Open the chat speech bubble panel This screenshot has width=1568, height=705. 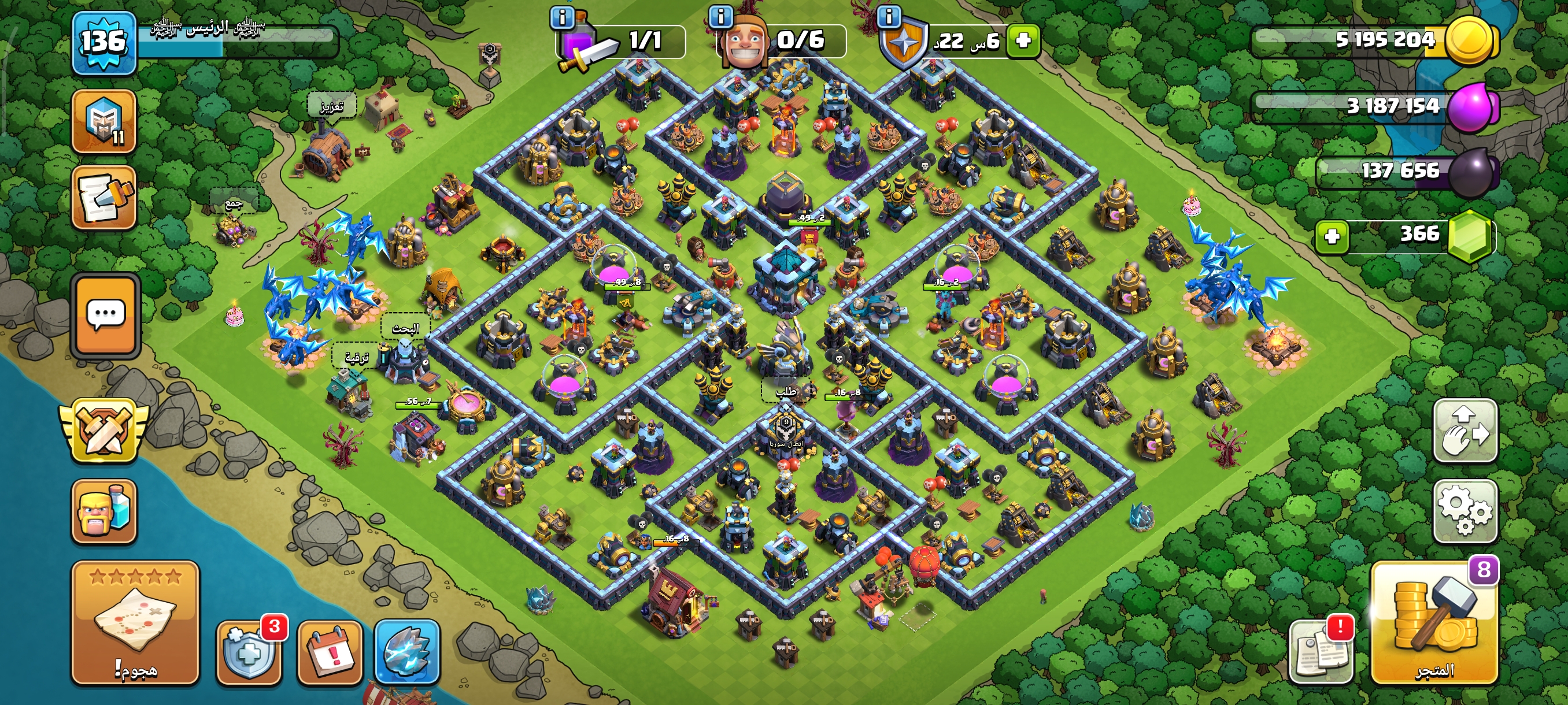106,315
